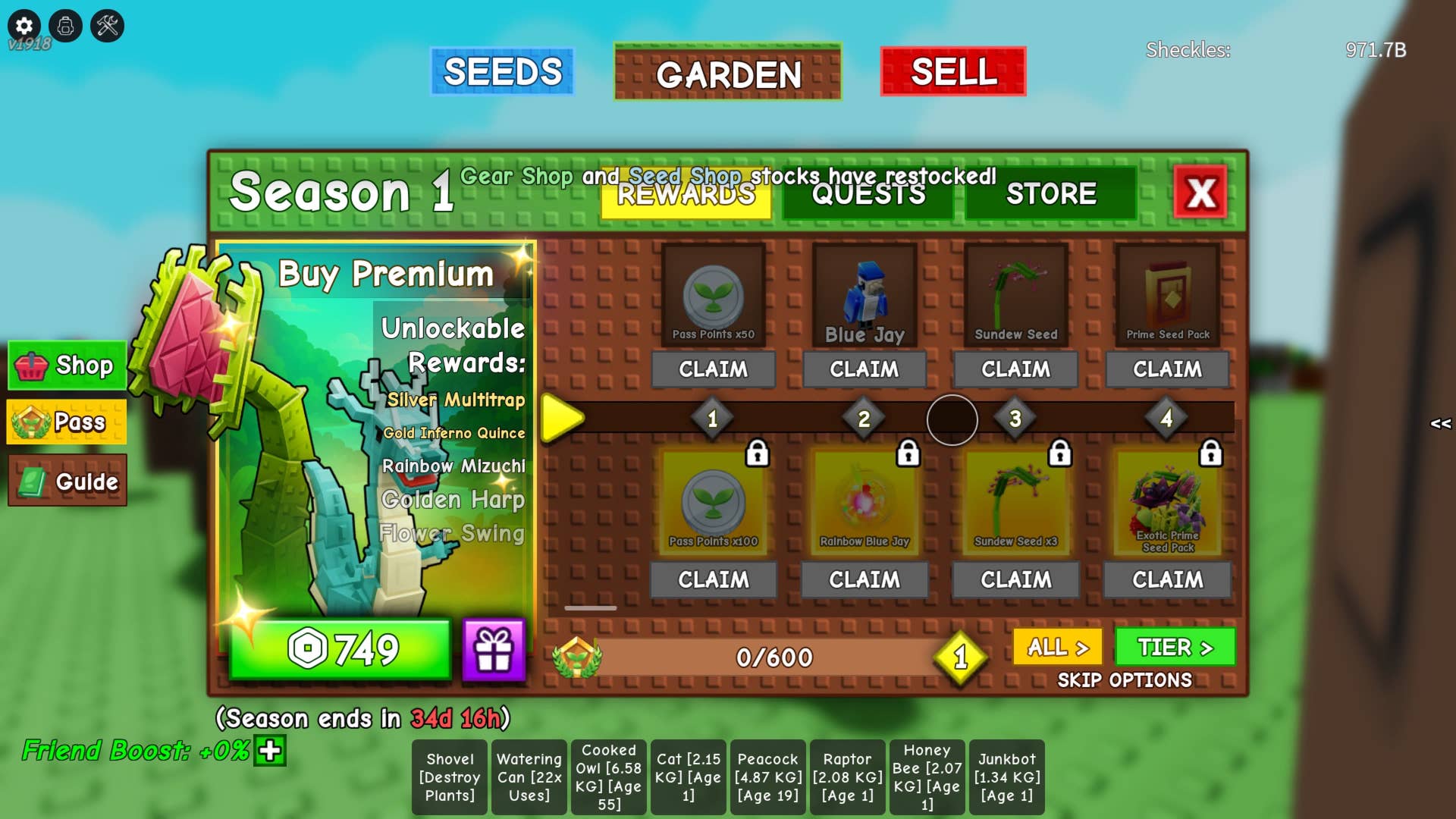Image resolution: width=1456 pixels, height=819 pixels.
Task: Skip one tier with TIER button
Action: point(1175,648)
